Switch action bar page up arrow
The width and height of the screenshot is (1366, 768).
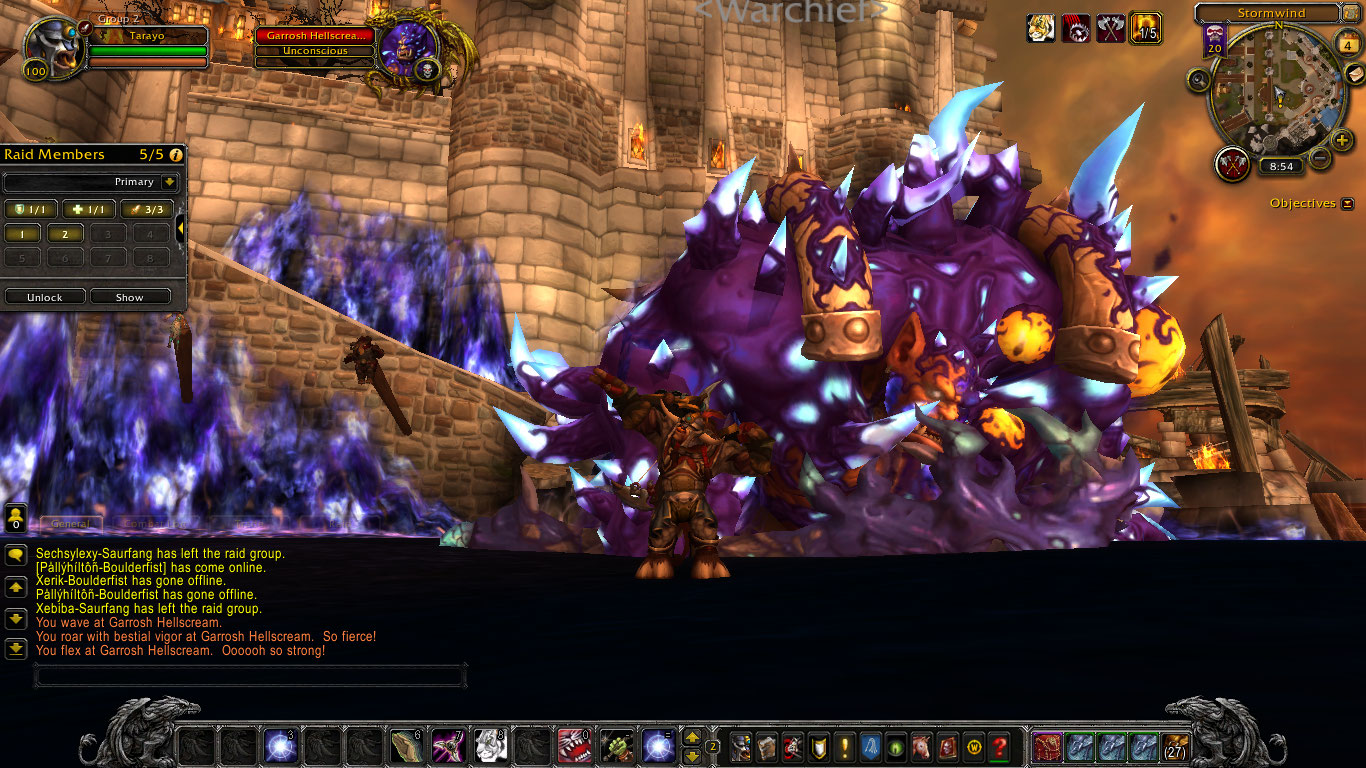click(x=691, y=737)
